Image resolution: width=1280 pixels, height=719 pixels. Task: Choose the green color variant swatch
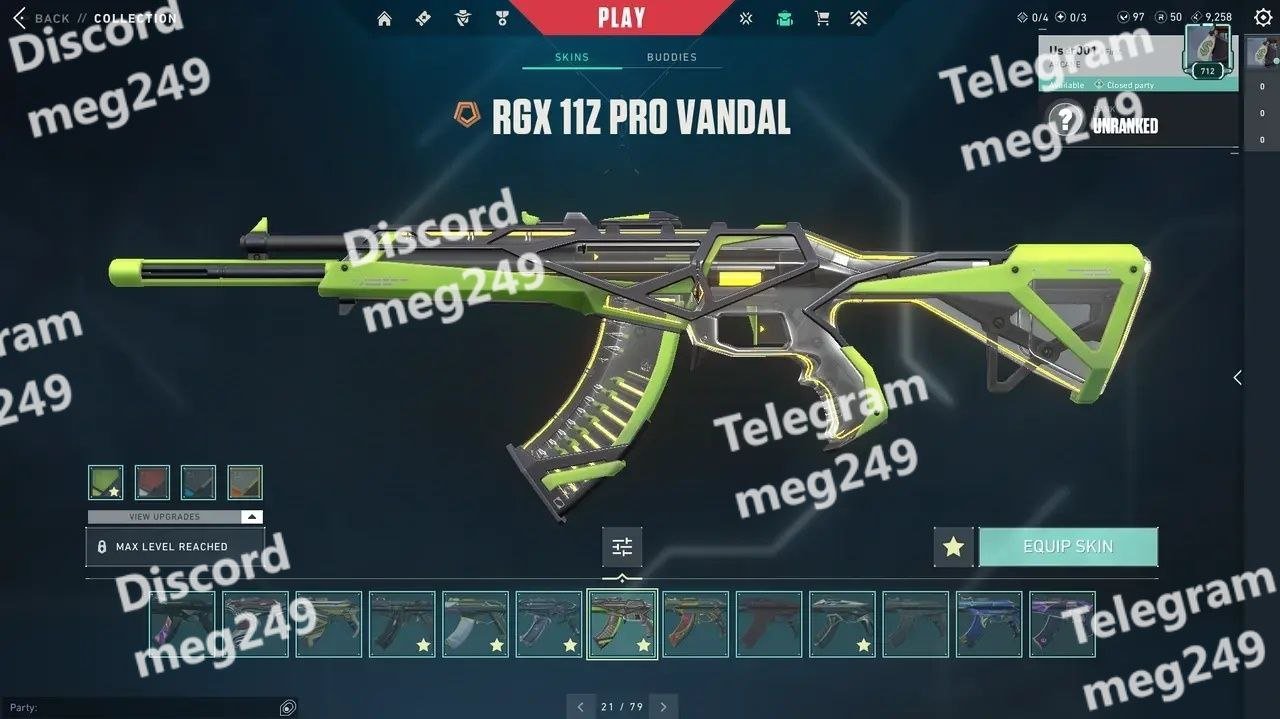(x=106, y=482)
